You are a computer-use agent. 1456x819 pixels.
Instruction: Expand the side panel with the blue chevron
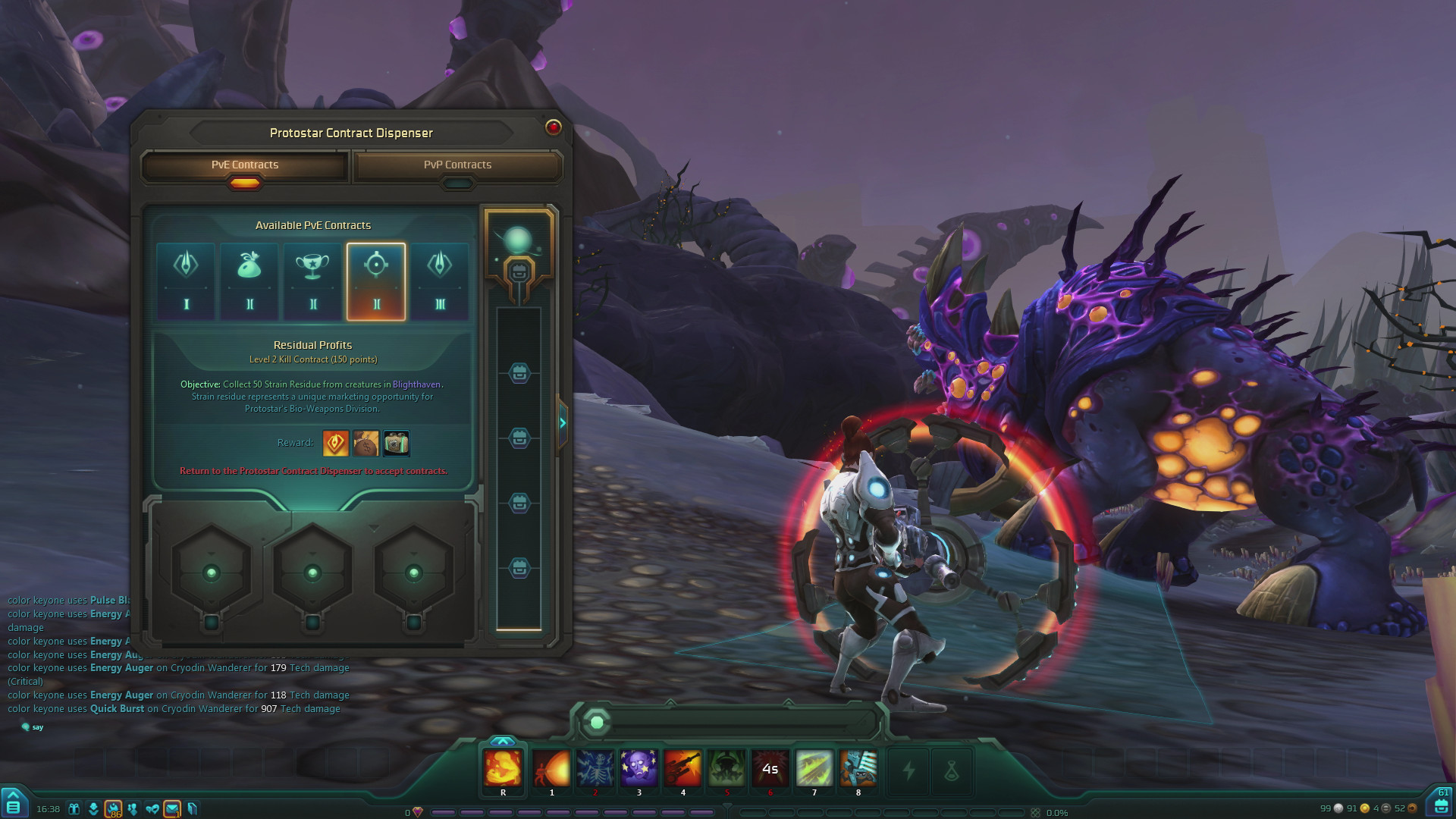pos(562,423)
